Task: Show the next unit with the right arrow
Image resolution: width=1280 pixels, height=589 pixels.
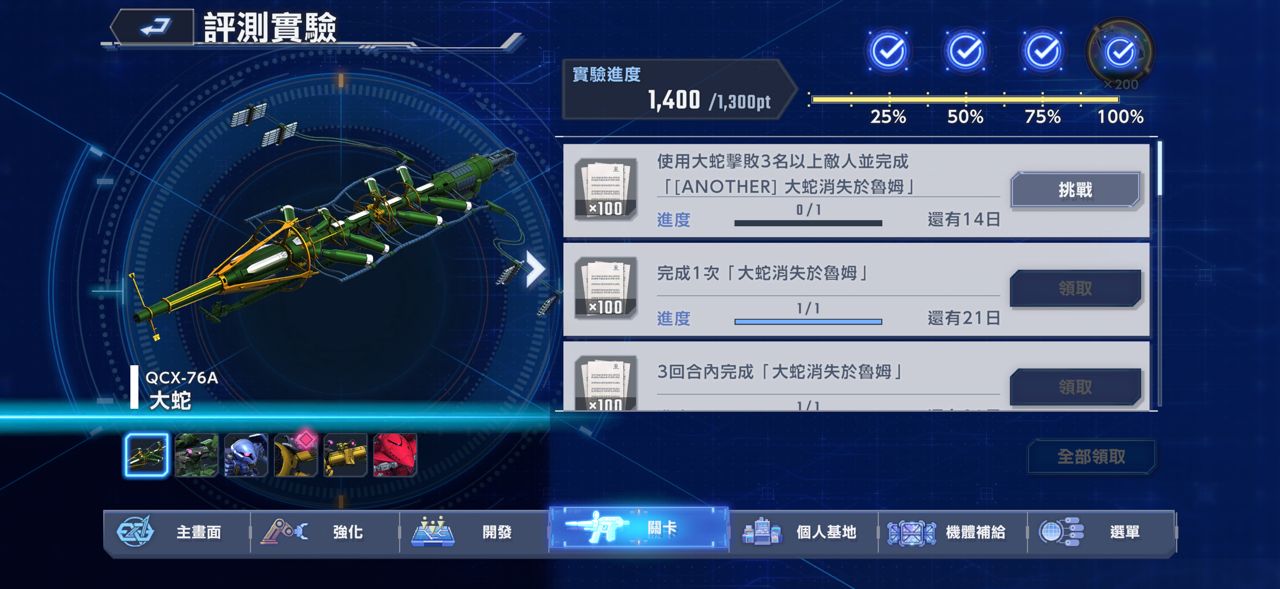Action: [536, 269]
